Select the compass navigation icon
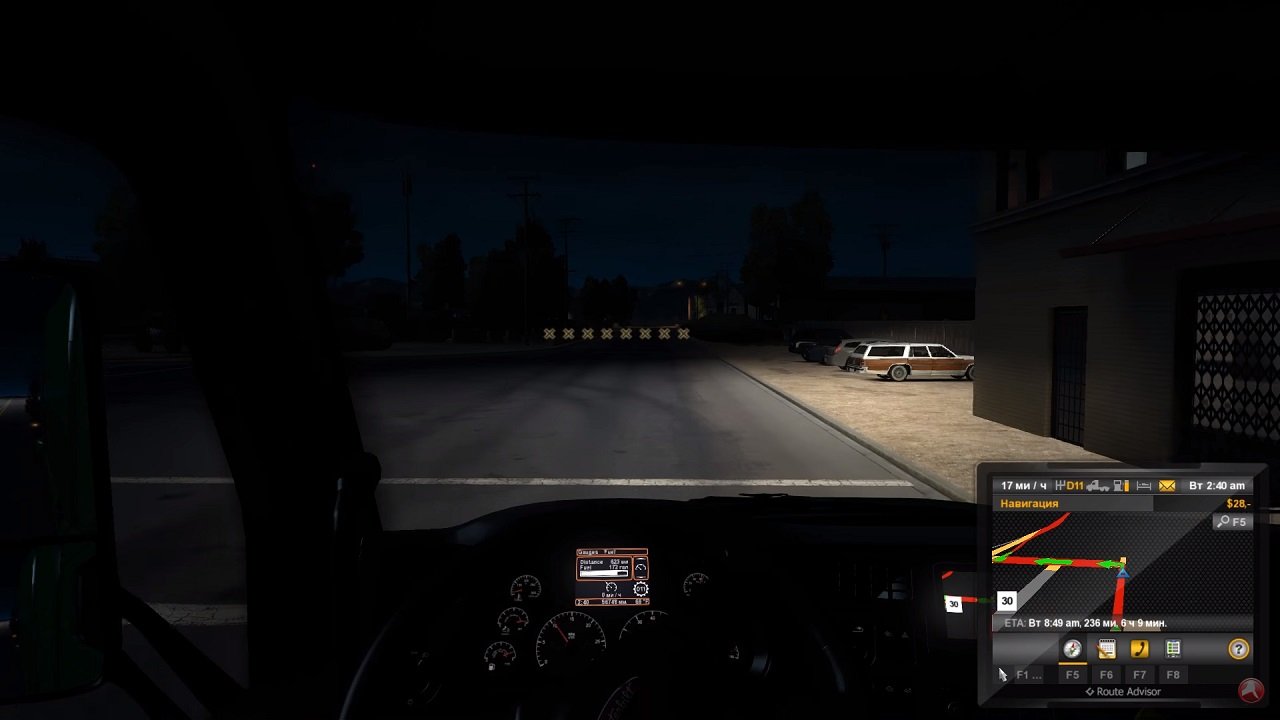 tap(1072, 648)
